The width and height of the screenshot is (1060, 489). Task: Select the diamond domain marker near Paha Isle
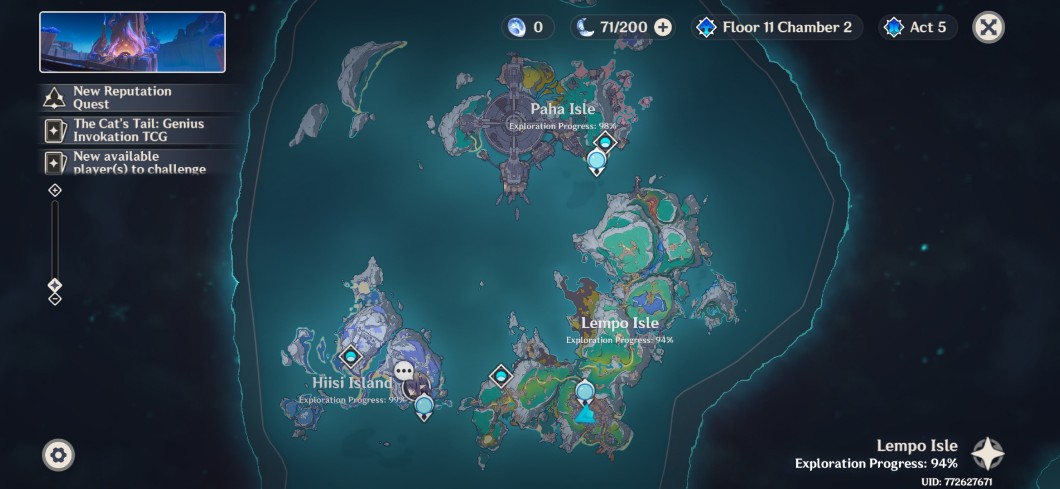tap(605, 142)
